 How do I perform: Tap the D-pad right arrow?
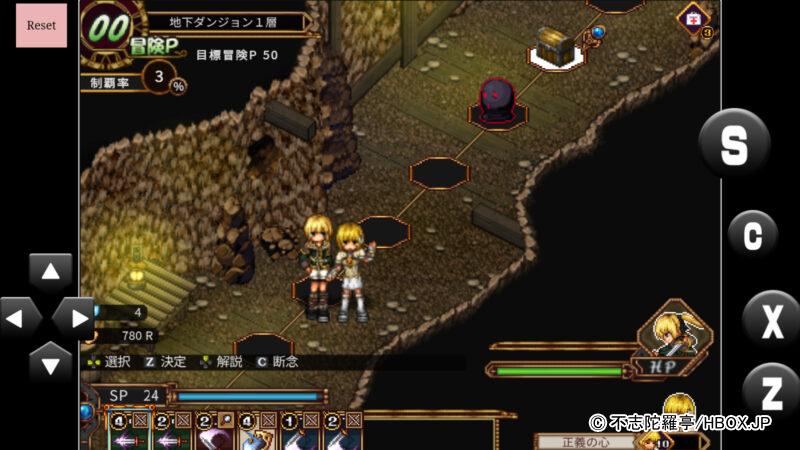coord(73,318)
